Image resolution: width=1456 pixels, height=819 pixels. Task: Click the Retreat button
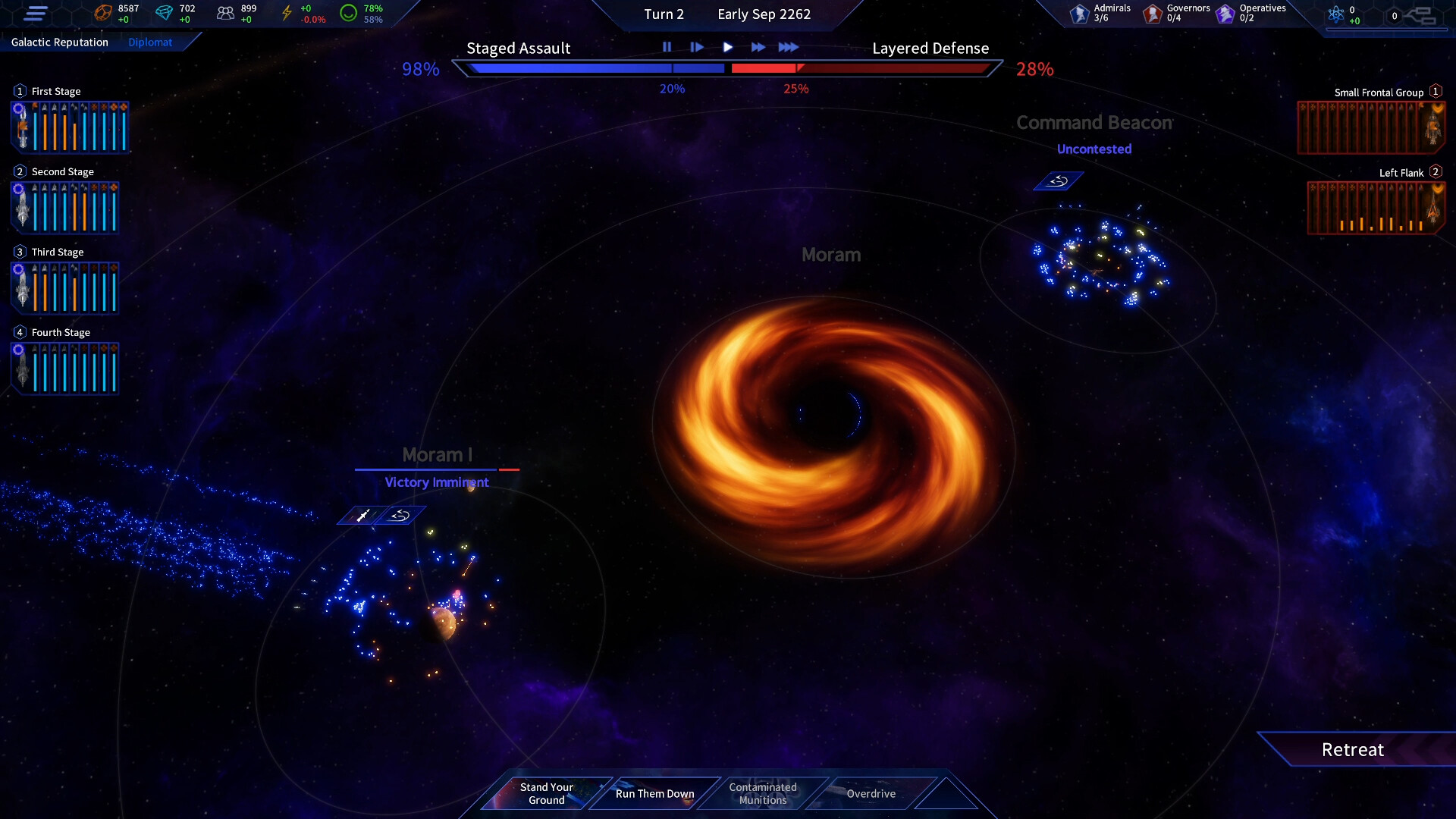1352,749
